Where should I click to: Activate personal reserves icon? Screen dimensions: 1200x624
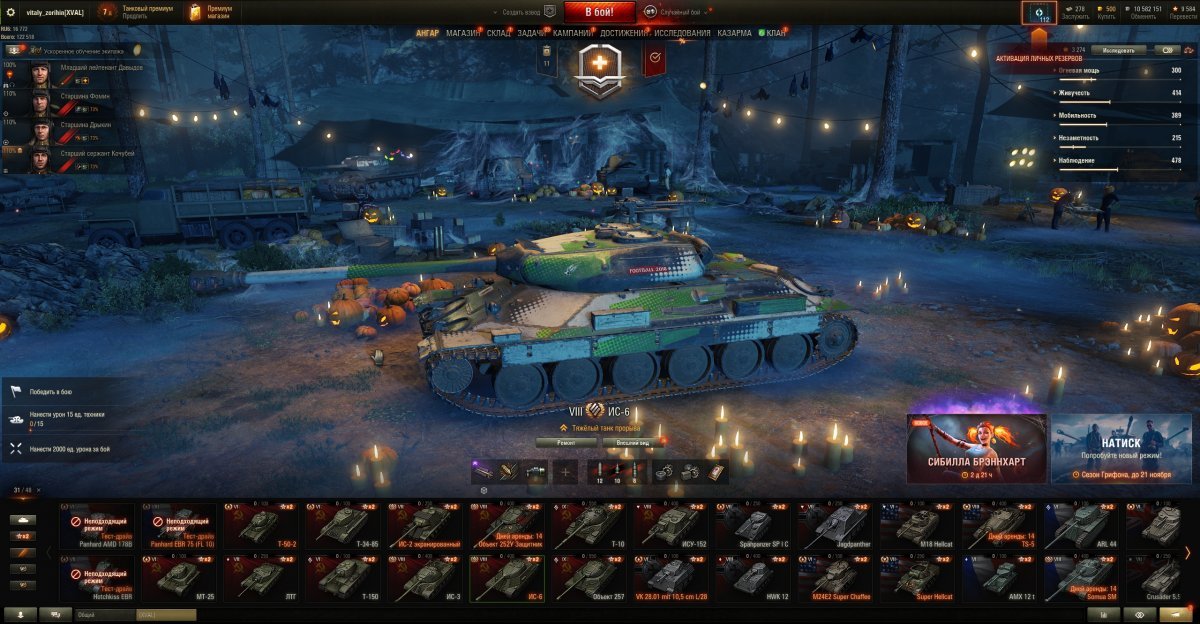pyautogui.click(x=1038, y=14)
